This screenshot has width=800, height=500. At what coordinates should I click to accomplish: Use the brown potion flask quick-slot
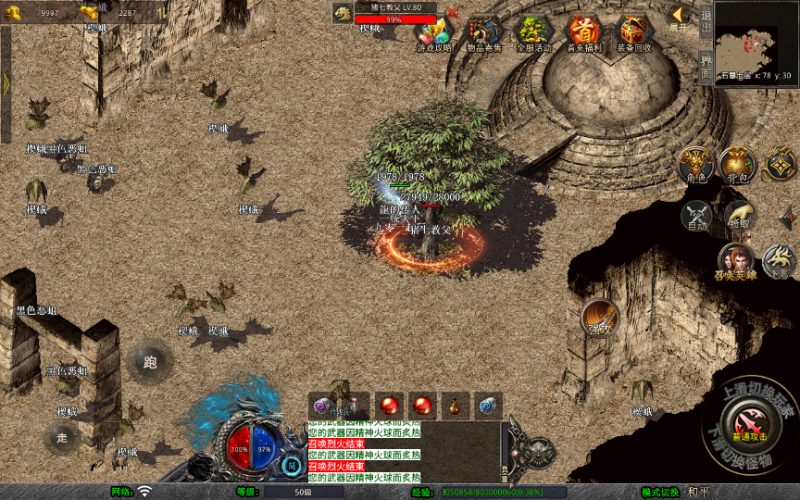(455, 405)
